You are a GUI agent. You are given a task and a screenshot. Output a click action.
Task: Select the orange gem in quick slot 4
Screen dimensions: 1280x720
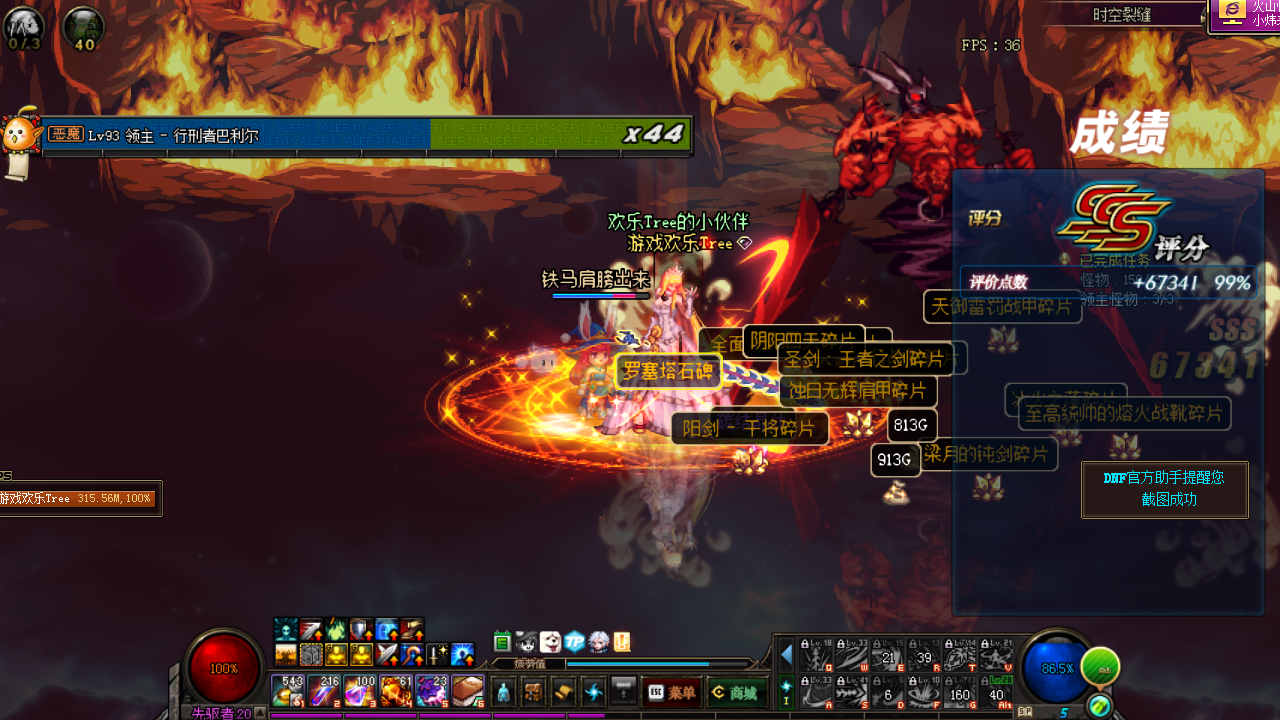click(395, 691)
